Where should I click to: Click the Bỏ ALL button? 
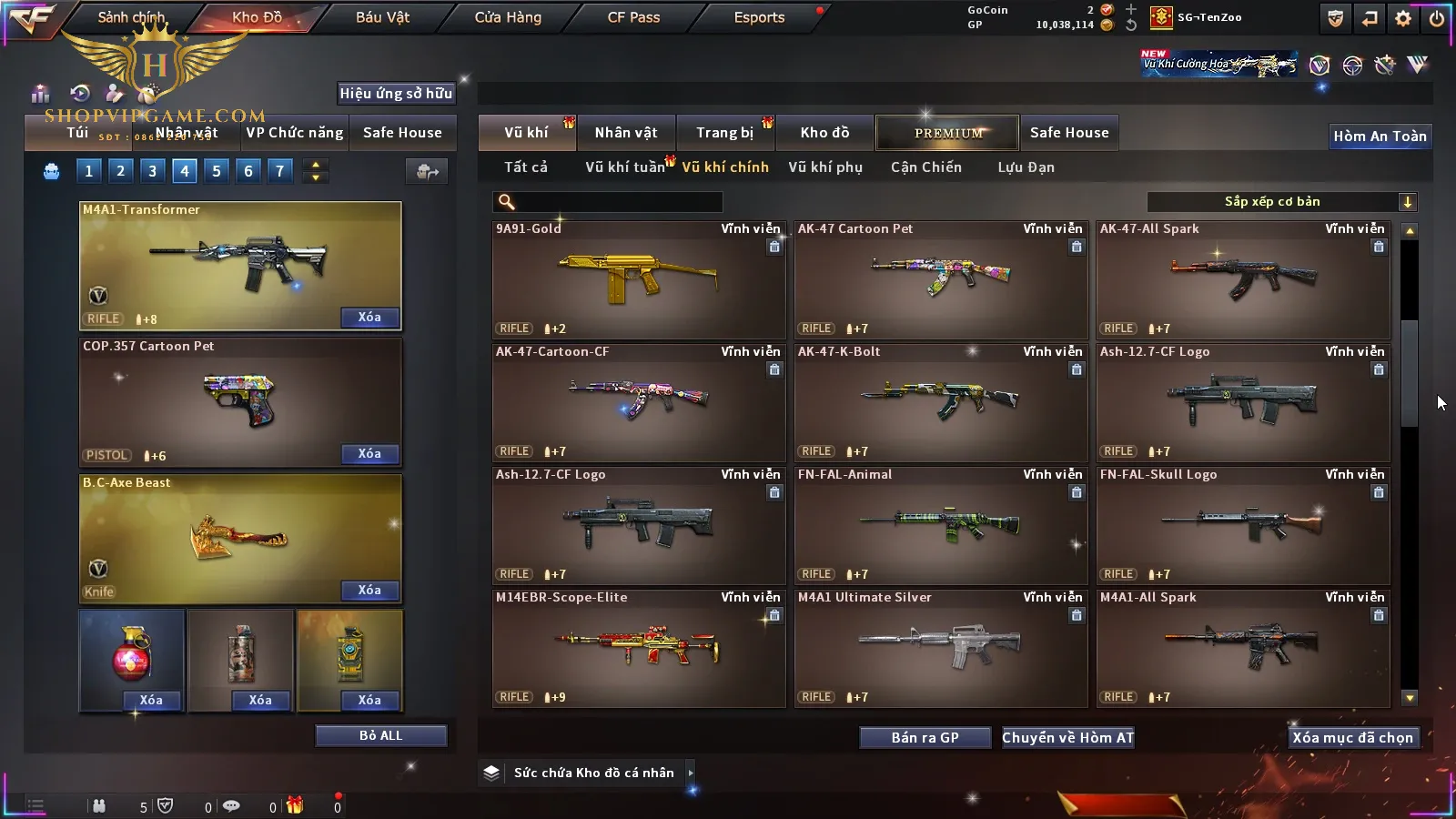coord(380,735)
